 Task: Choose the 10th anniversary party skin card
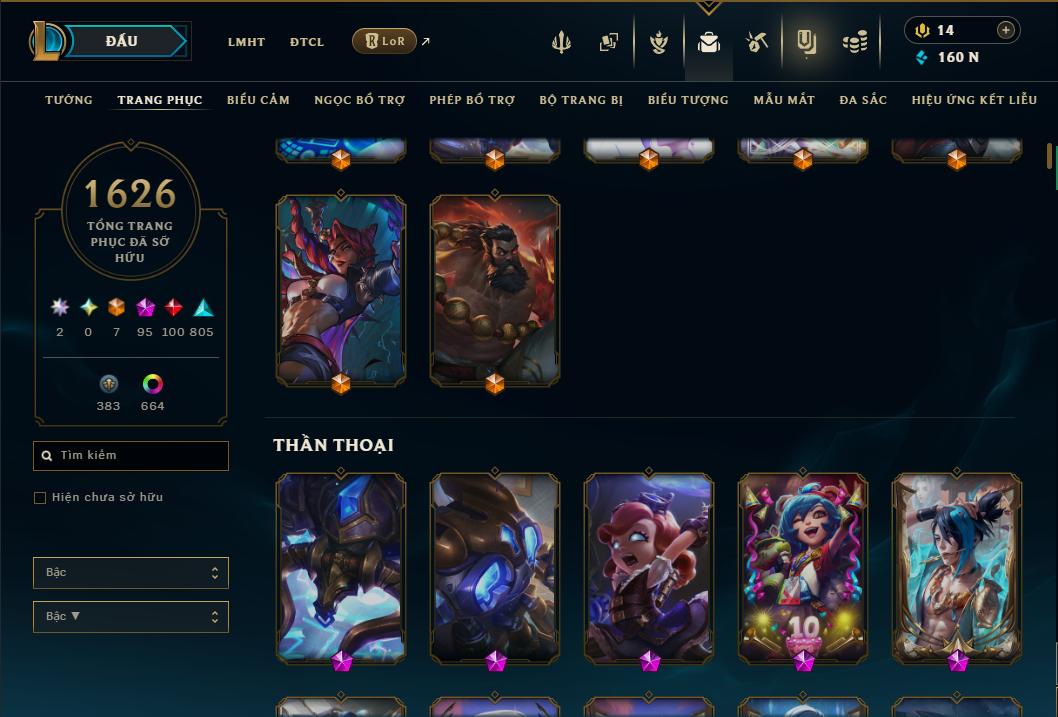(803, 565)
